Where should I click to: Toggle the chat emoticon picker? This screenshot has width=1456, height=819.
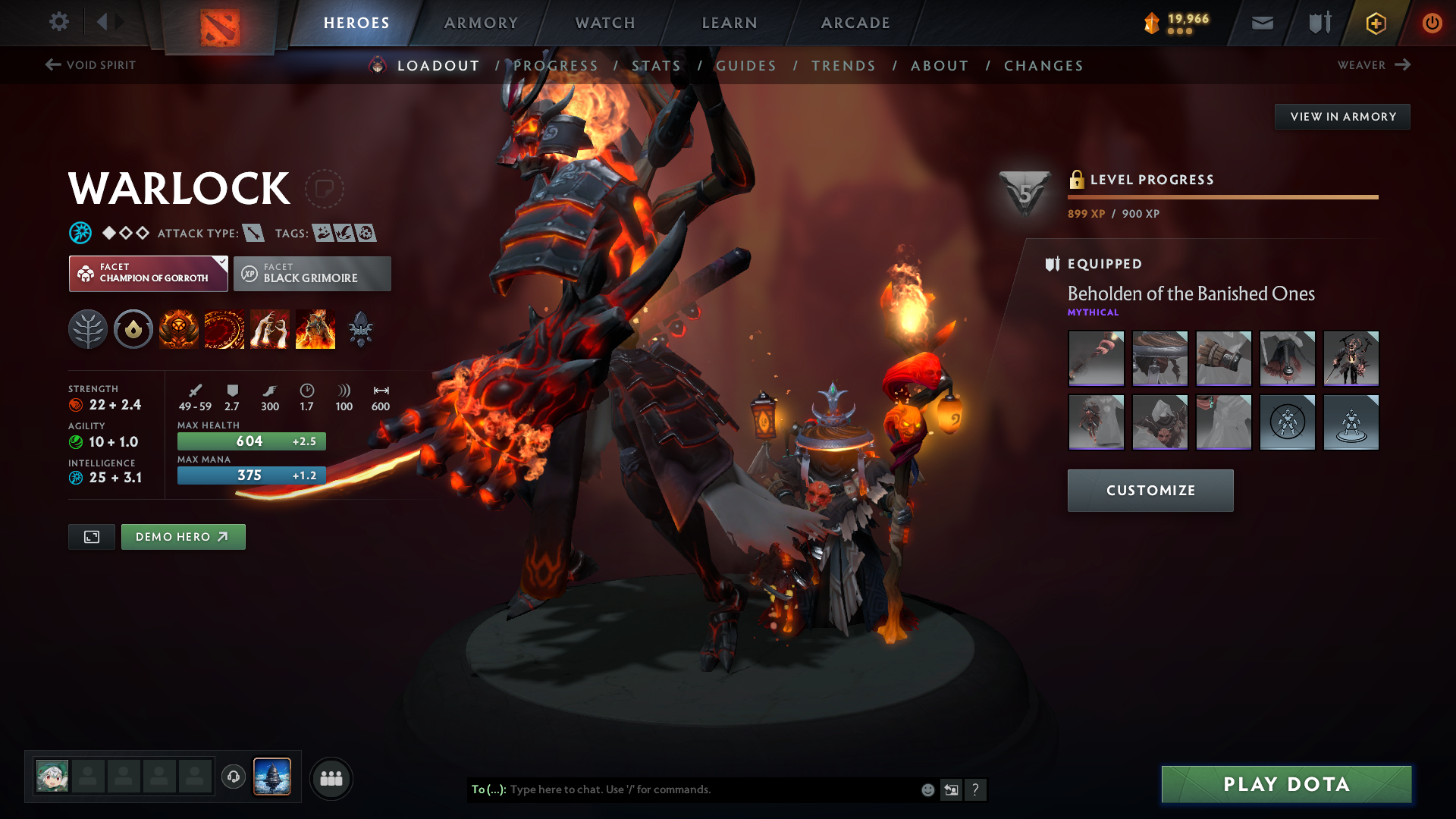point(927,789)
